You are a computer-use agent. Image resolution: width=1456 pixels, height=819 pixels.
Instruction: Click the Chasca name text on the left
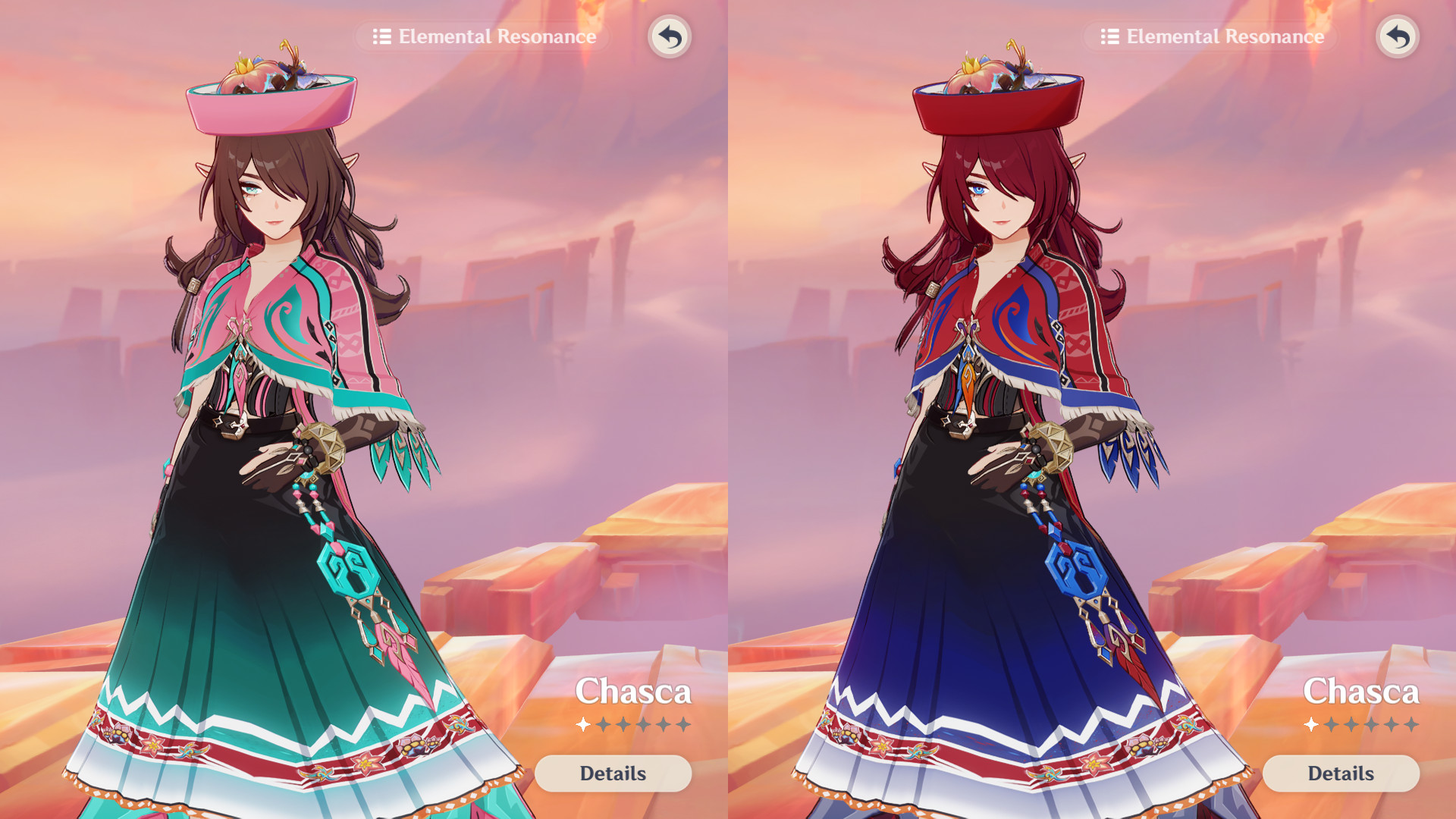633,692
